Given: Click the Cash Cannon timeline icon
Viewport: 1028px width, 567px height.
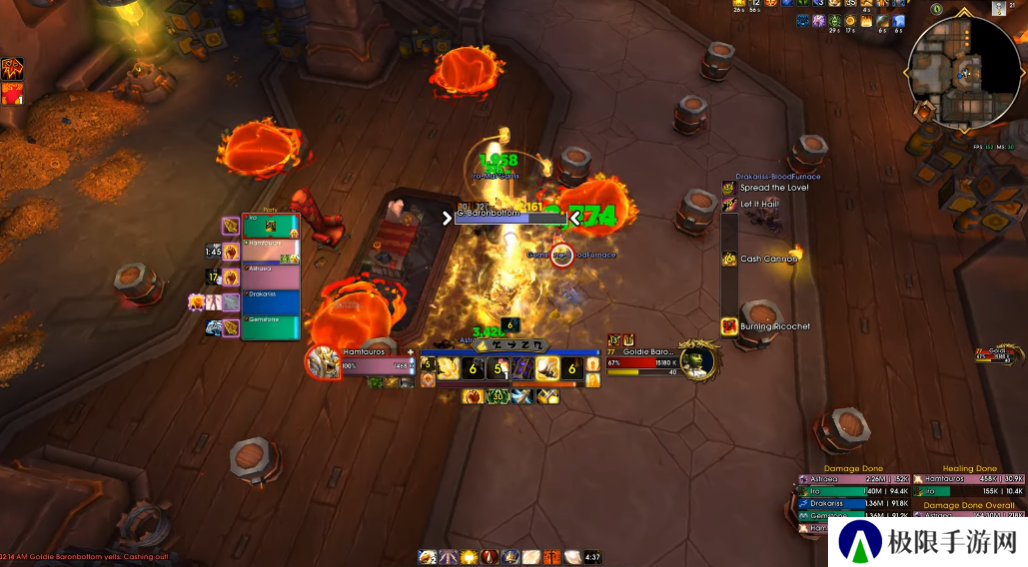Looking at the screenshot, I should pyautogui.click(x=729, y=259).
